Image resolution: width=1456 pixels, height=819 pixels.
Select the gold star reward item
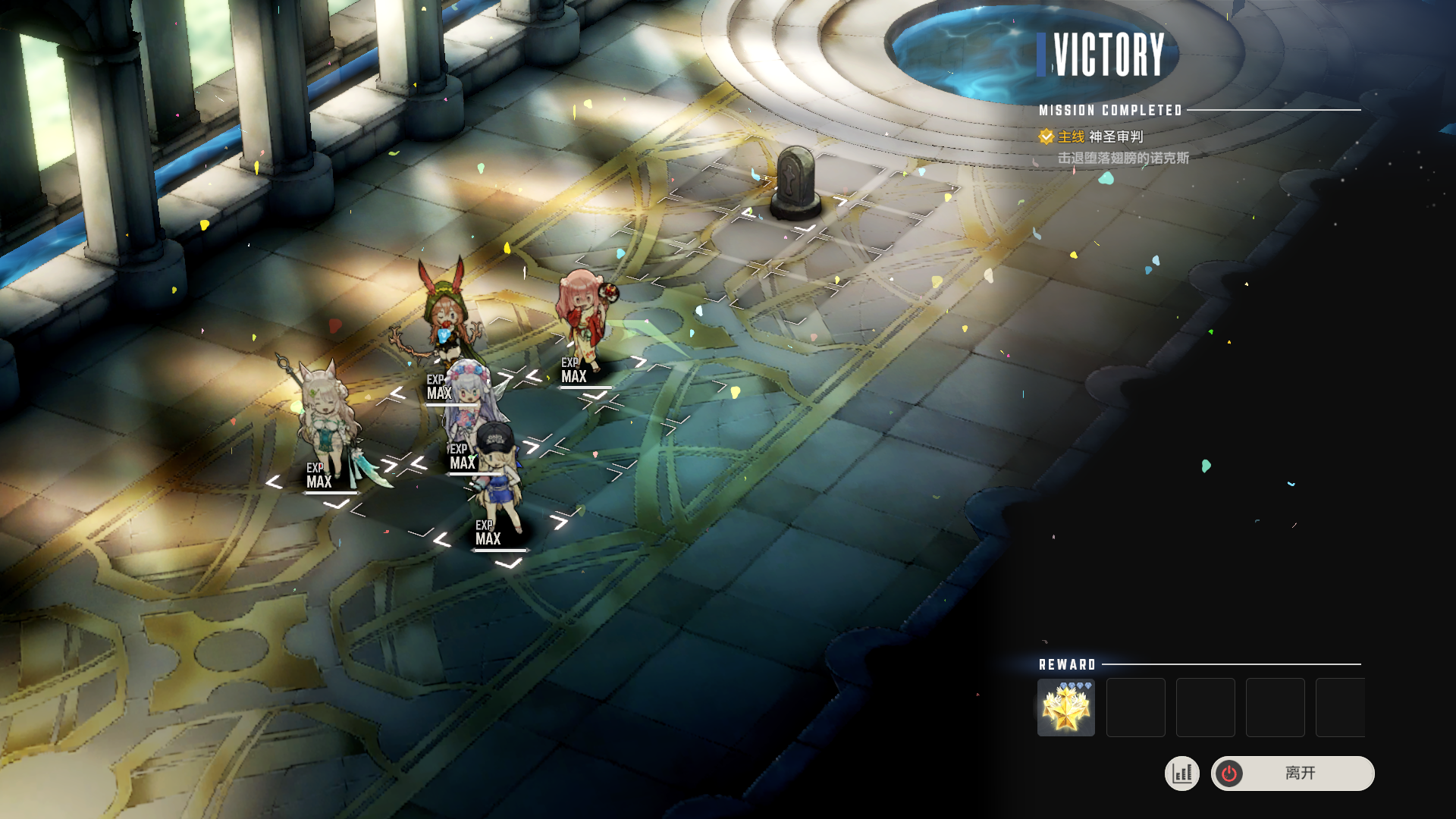tap(1065, 708)
